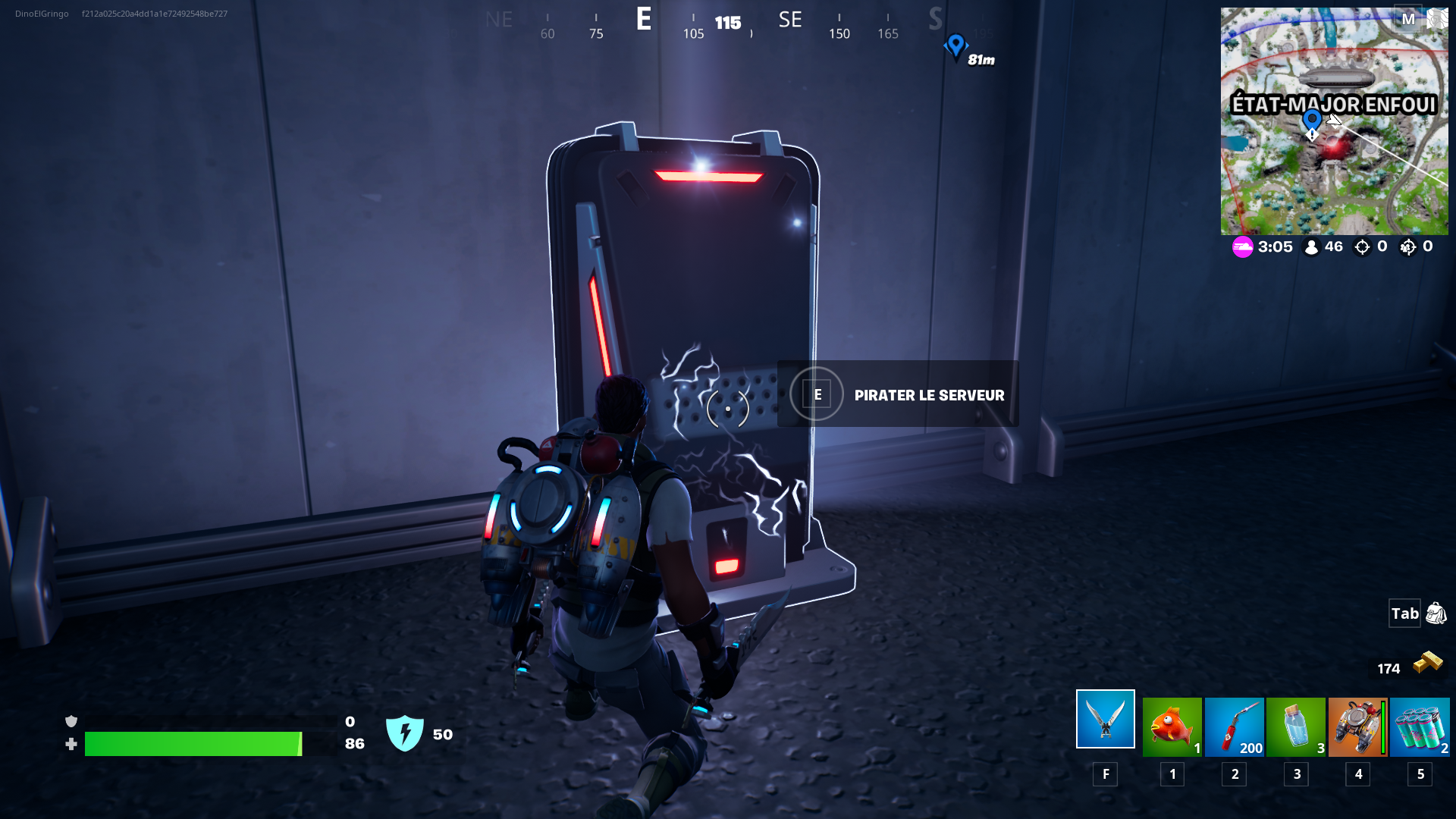Select the jetpack item in slot 4

click(1357, 726)
